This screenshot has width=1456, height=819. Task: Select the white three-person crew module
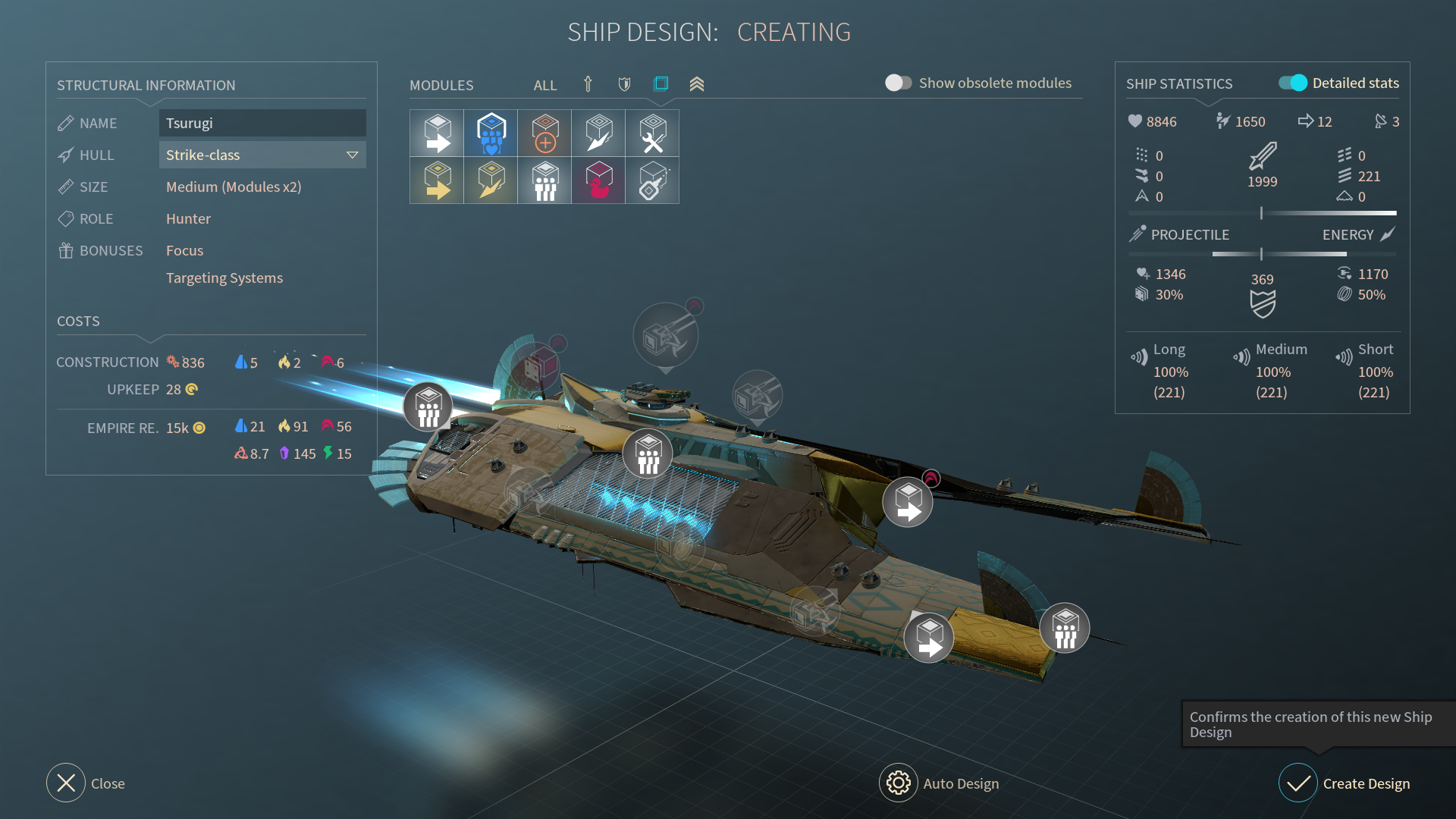tap(544, 180)
